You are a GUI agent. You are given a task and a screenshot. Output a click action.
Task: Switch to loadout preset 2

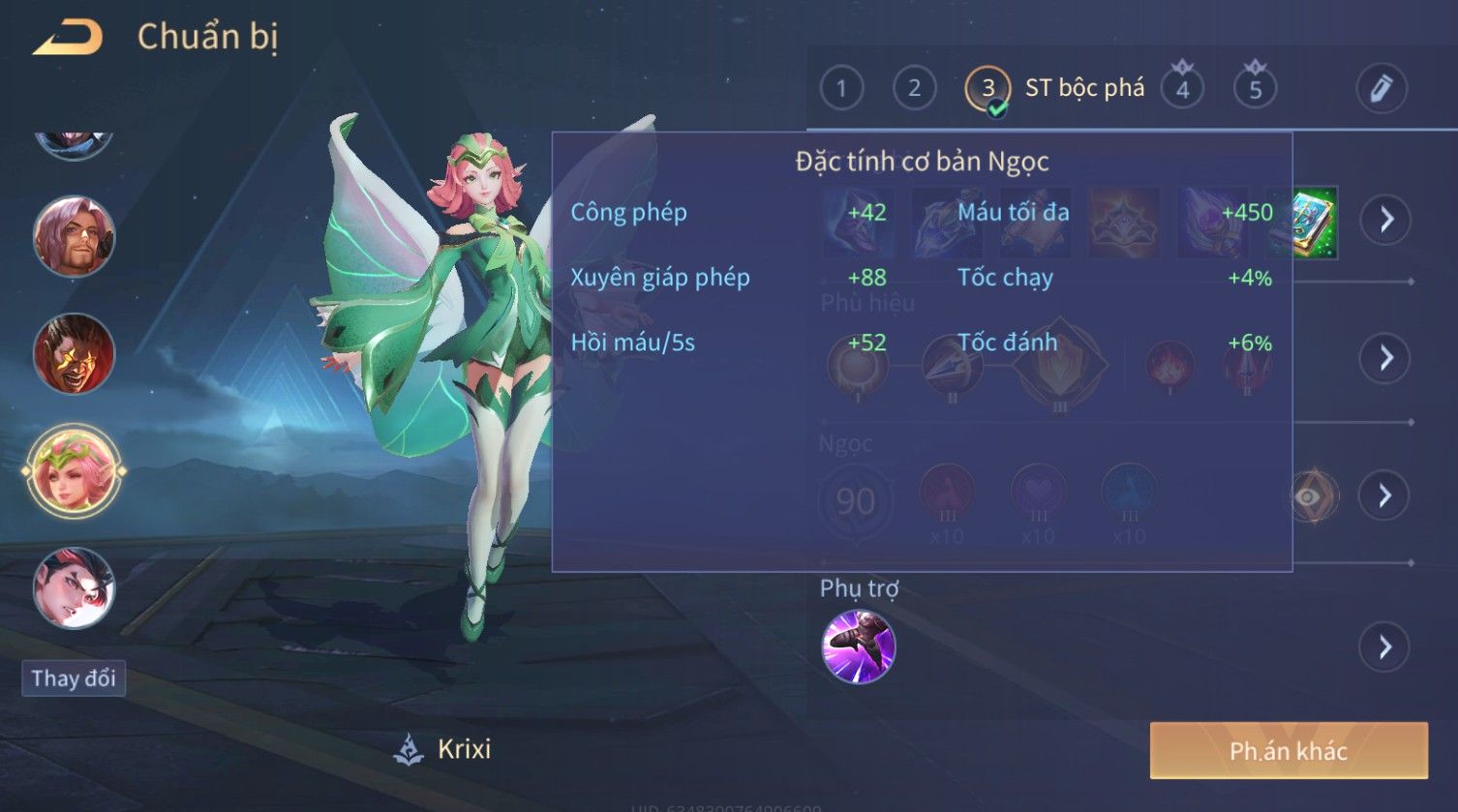click(914, 89)
